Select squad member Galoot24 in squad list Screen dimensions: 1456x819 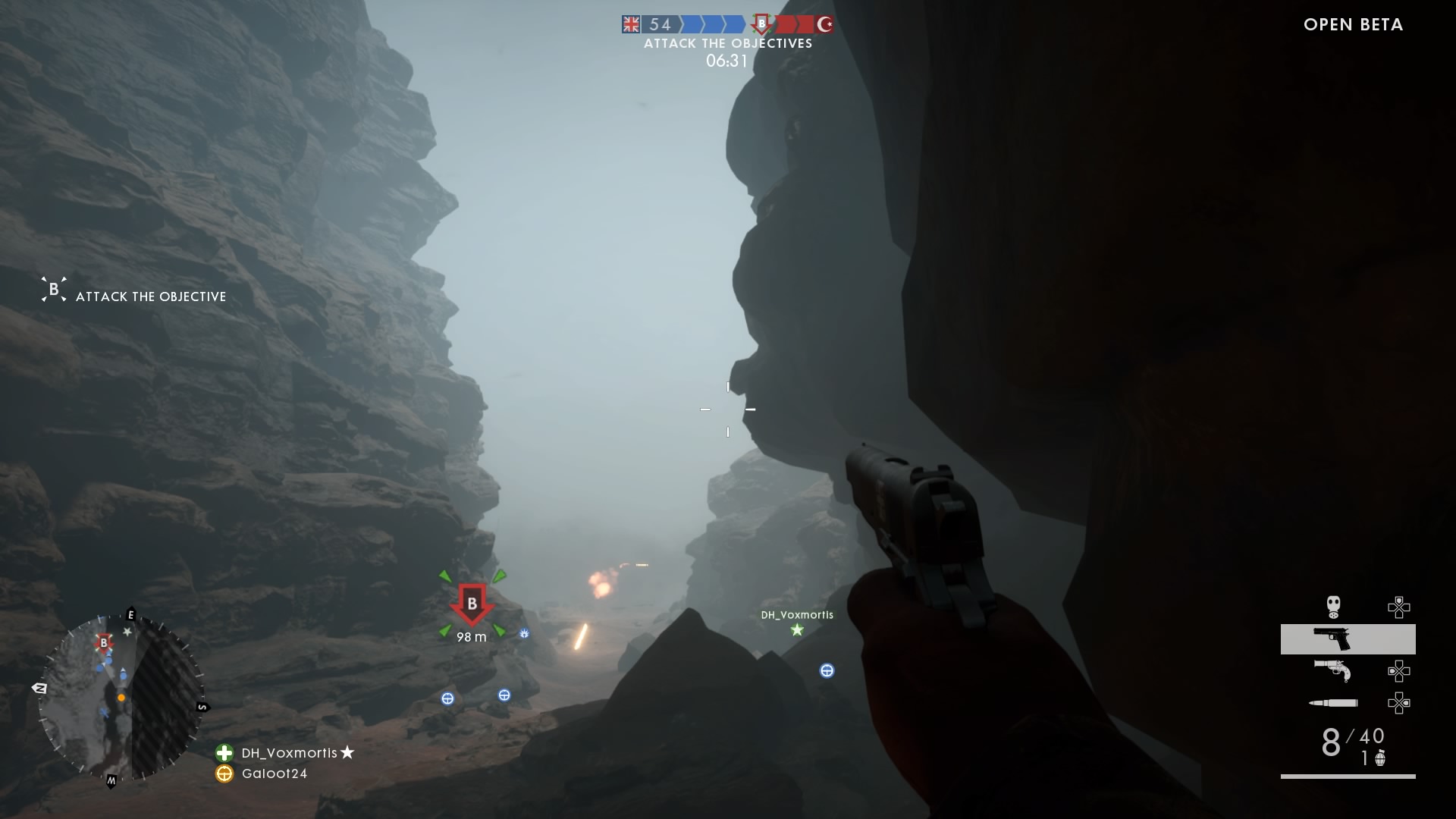click(x=274, y=773)
